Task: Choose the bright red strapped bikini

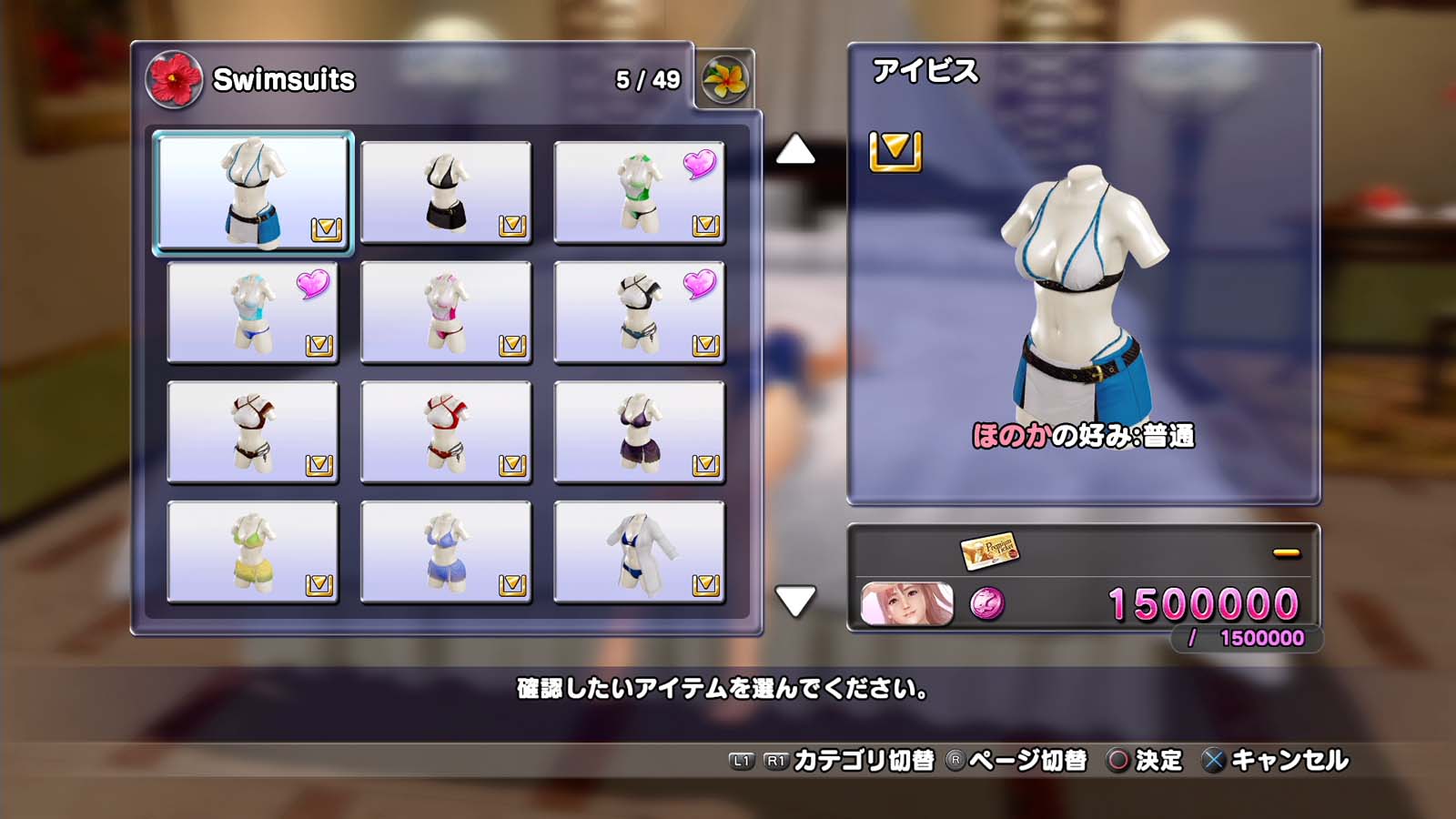Action: [x=446, y=432]
